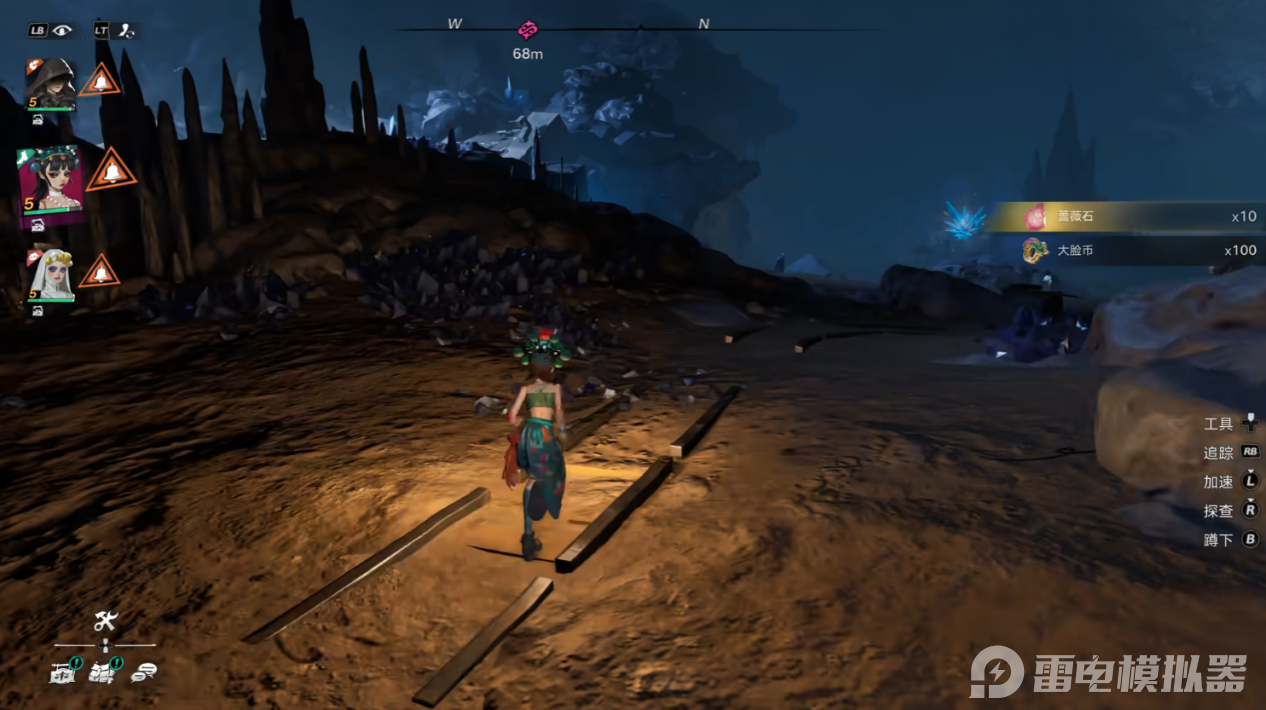Click the alert bell beside the hooded teammate

point(100,80)
